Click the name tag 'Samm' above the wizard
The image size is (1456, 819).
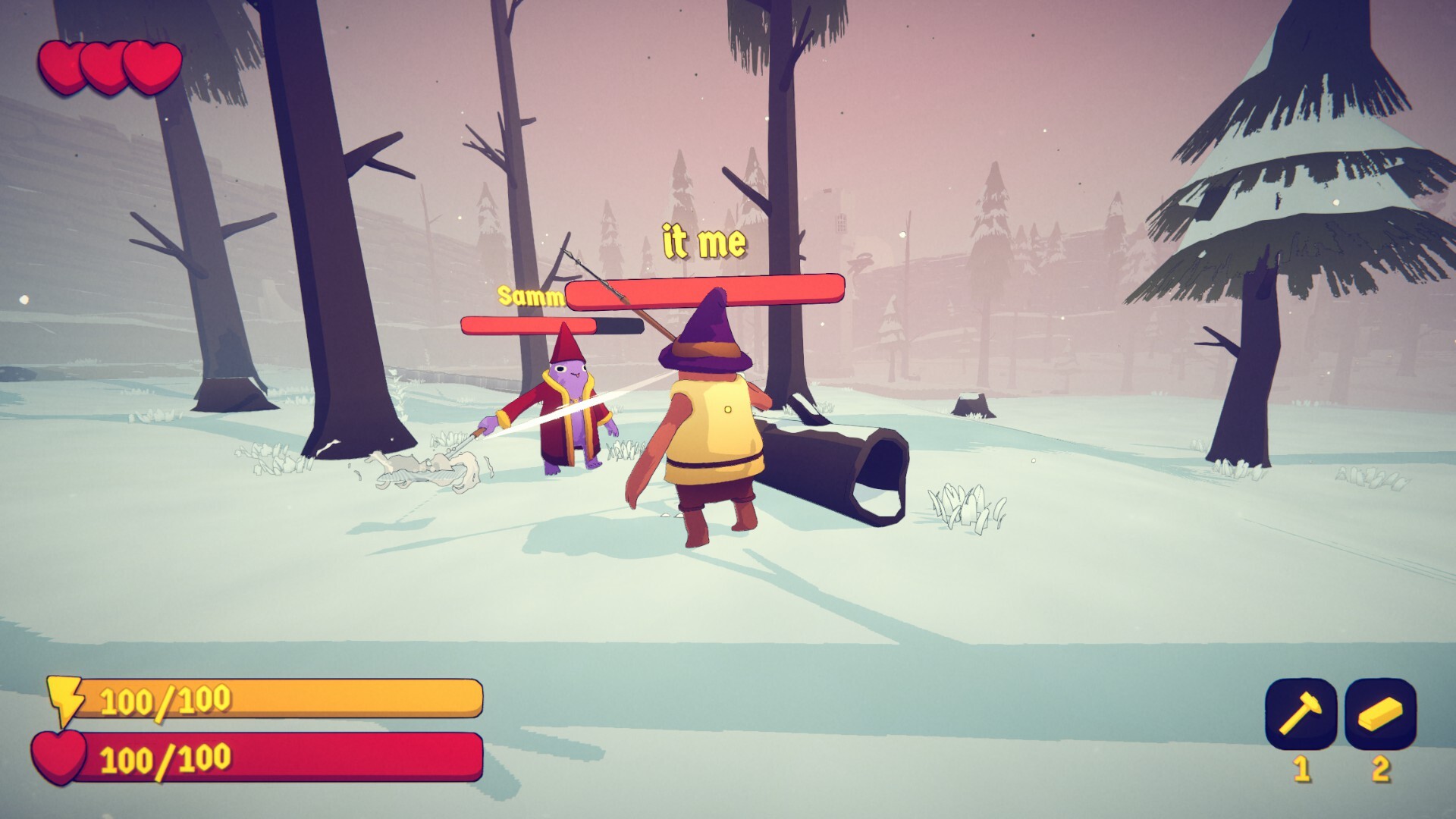coord(529,297)
